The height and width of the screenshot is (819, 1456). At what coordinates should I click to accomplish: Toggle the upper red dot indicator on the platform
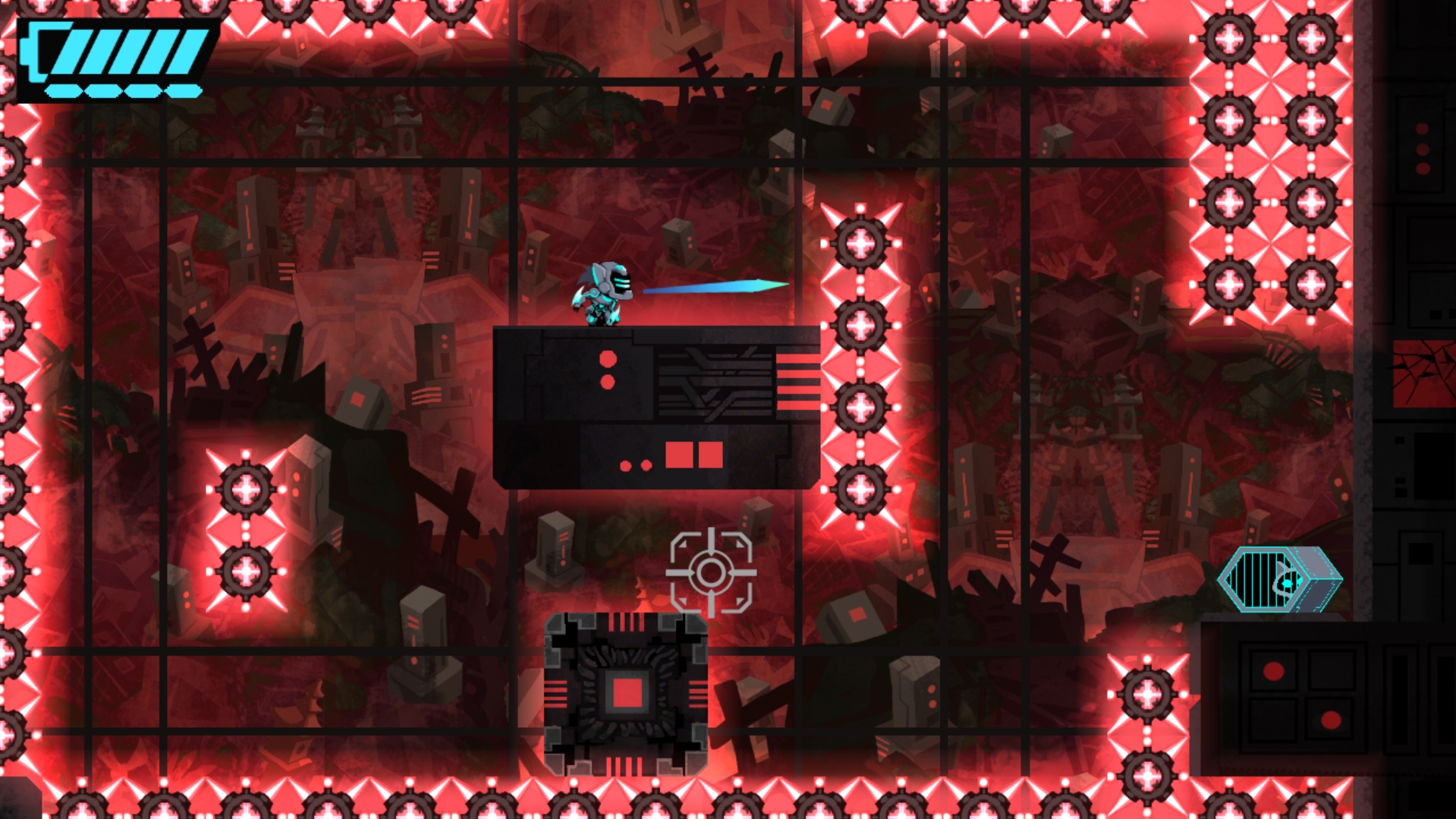(x=606, y=358)
